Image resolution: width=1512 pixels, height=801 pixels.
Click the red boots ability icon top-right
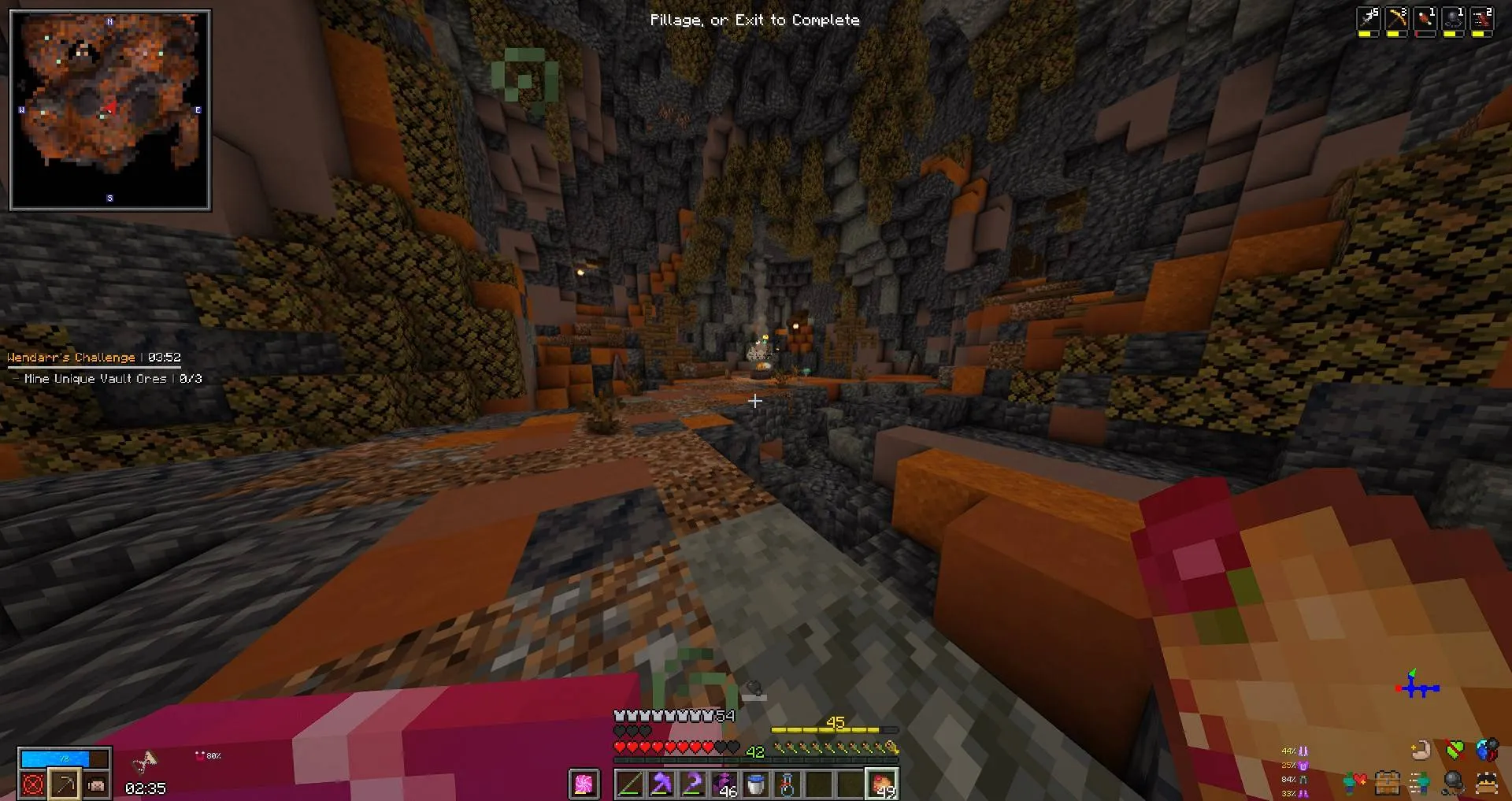click(x=1481, y=18)
